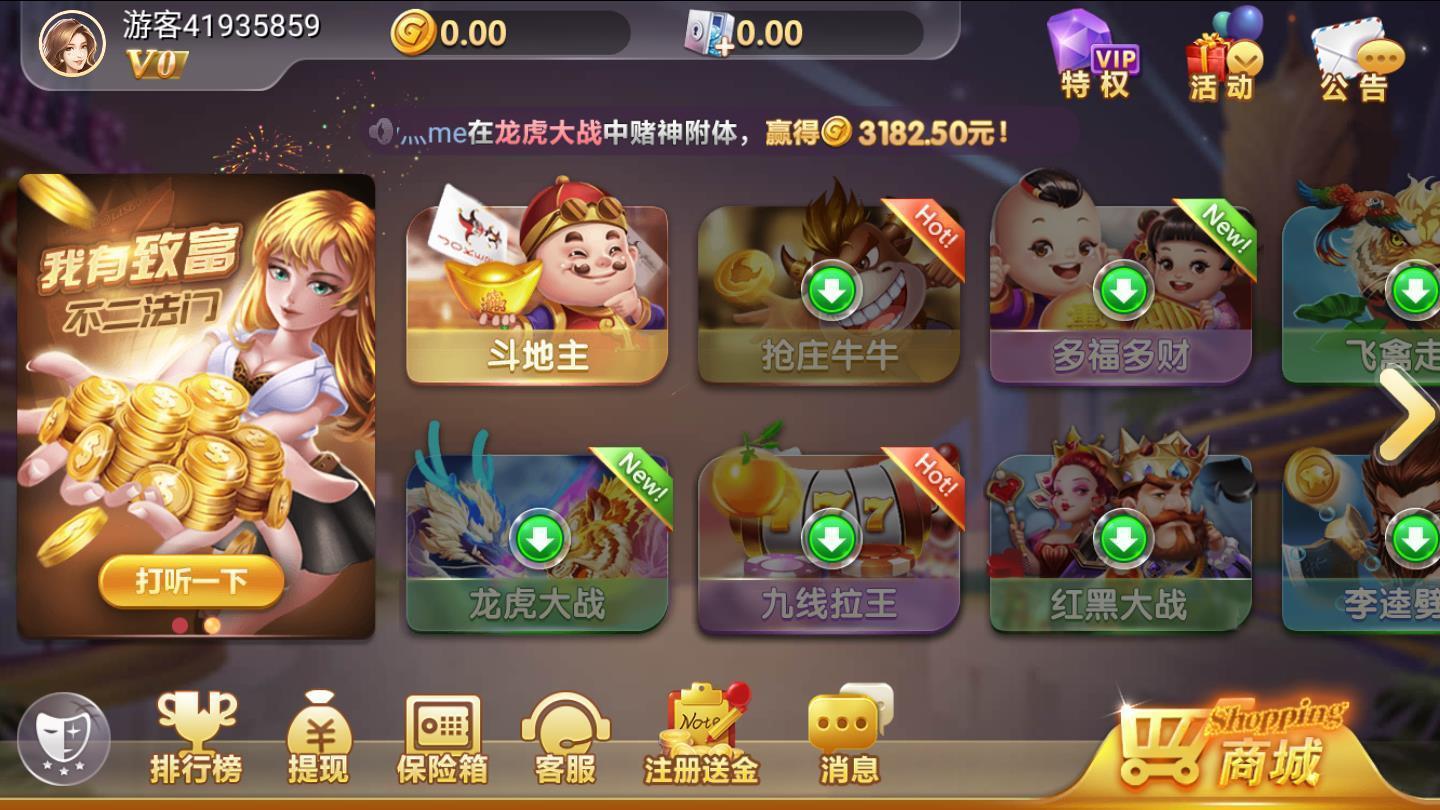The width and height of the screenshot is (1440, 810).
Task: Open the 活动 activities gift icon
Action: pyautogui.click(x=1222, y=55)
